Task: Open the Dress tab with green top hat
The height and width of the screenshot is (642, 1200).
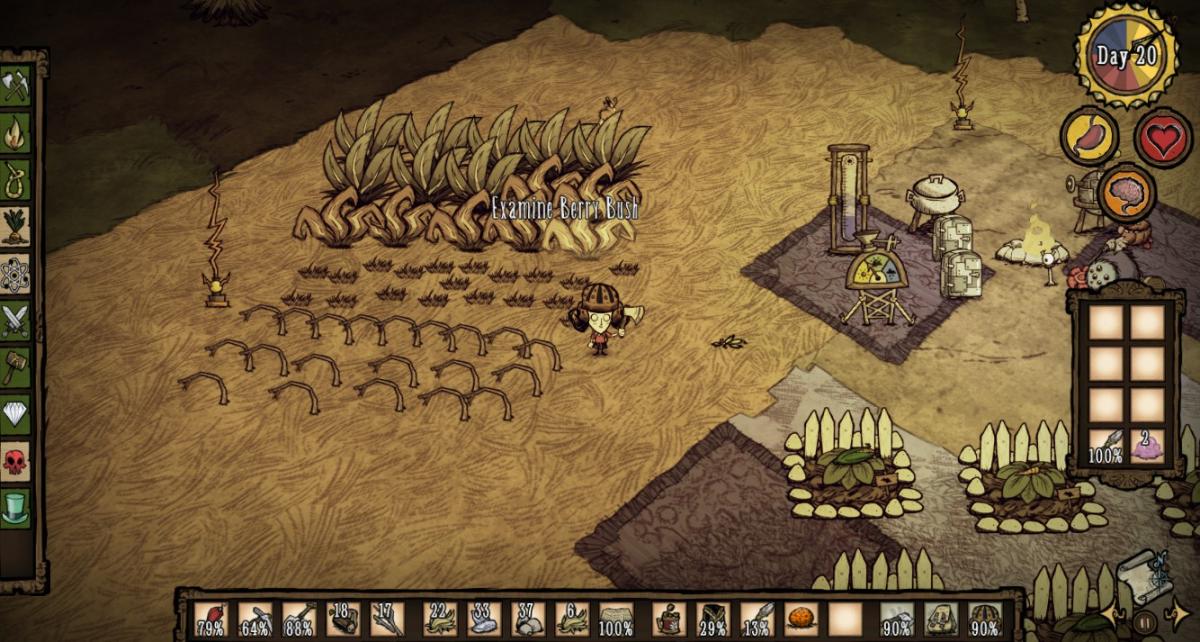Action: coord(16,507)
